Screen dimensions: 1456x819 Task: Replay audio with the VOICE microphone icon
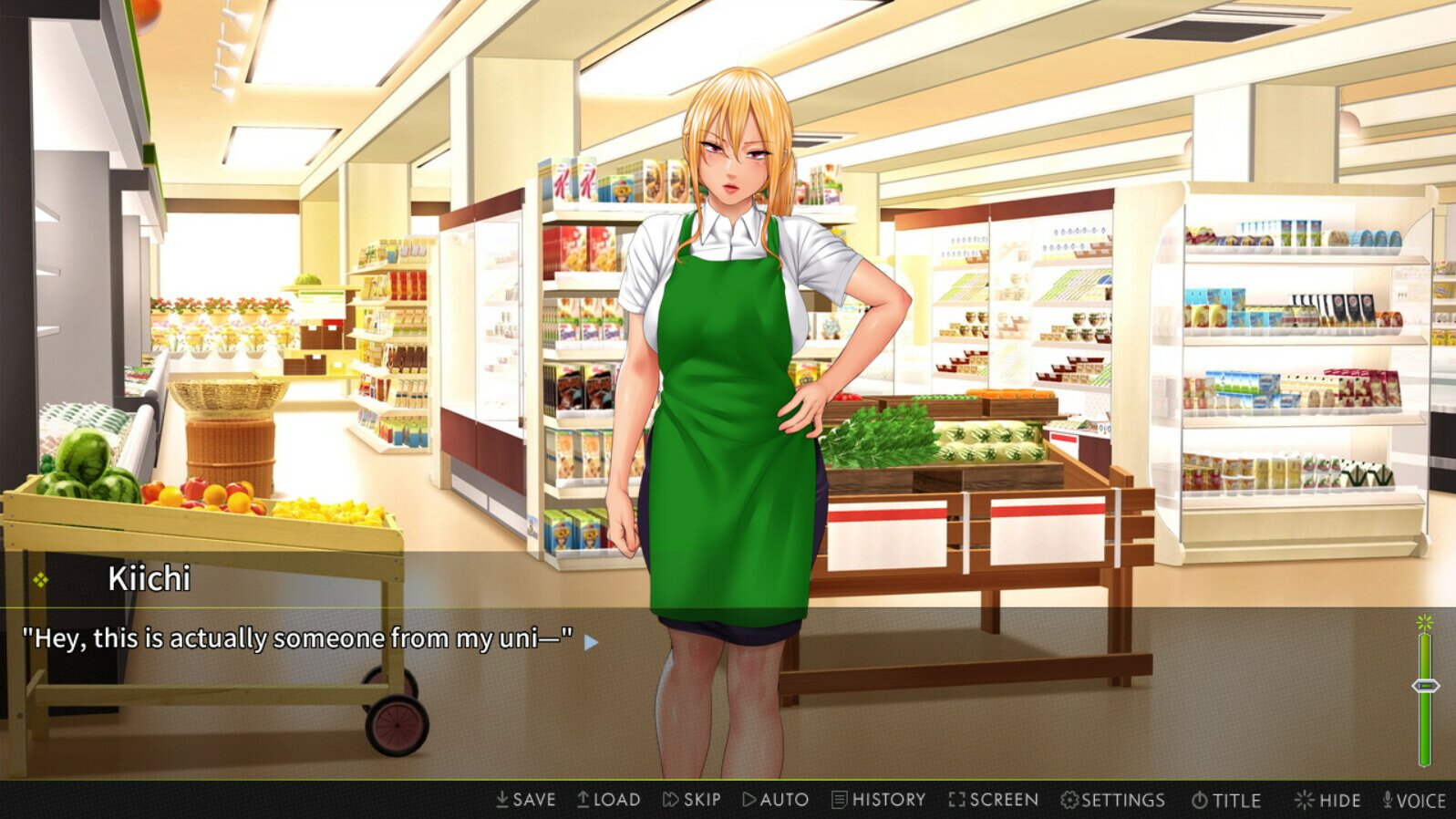[1389, 799]
